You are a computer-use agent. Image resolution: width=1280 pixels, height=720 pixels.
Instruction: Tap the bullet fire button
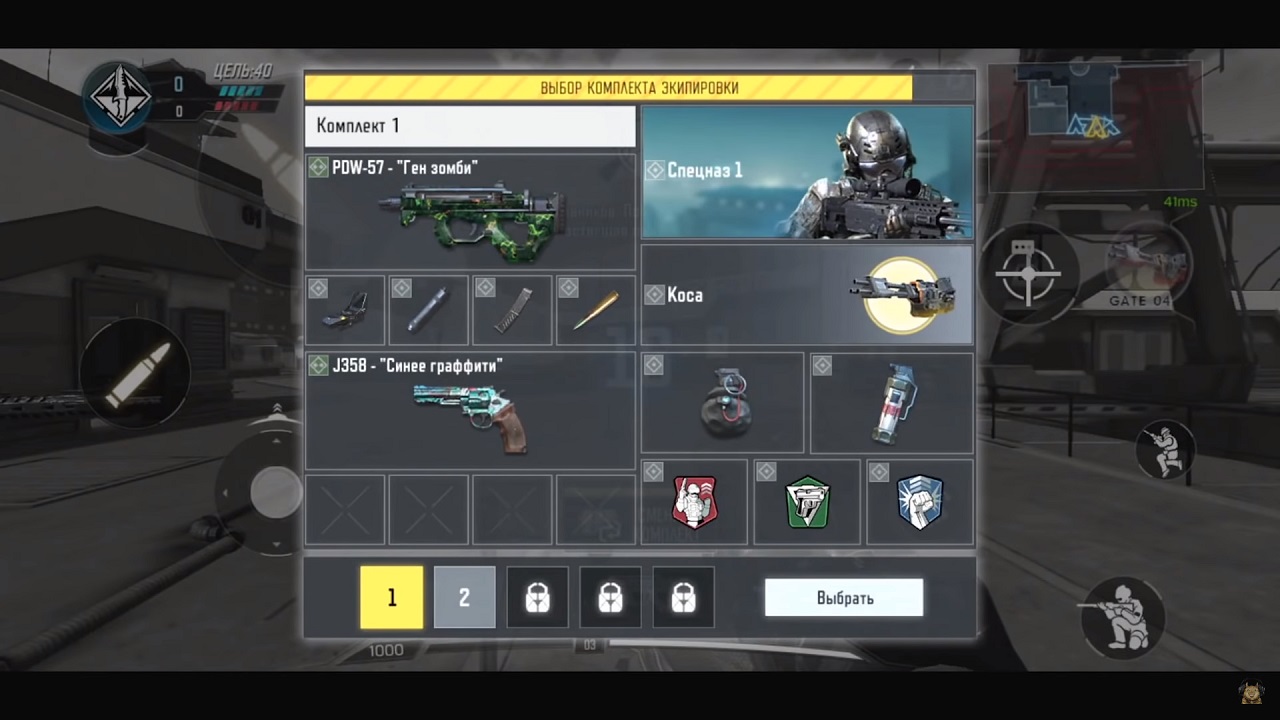134,374
